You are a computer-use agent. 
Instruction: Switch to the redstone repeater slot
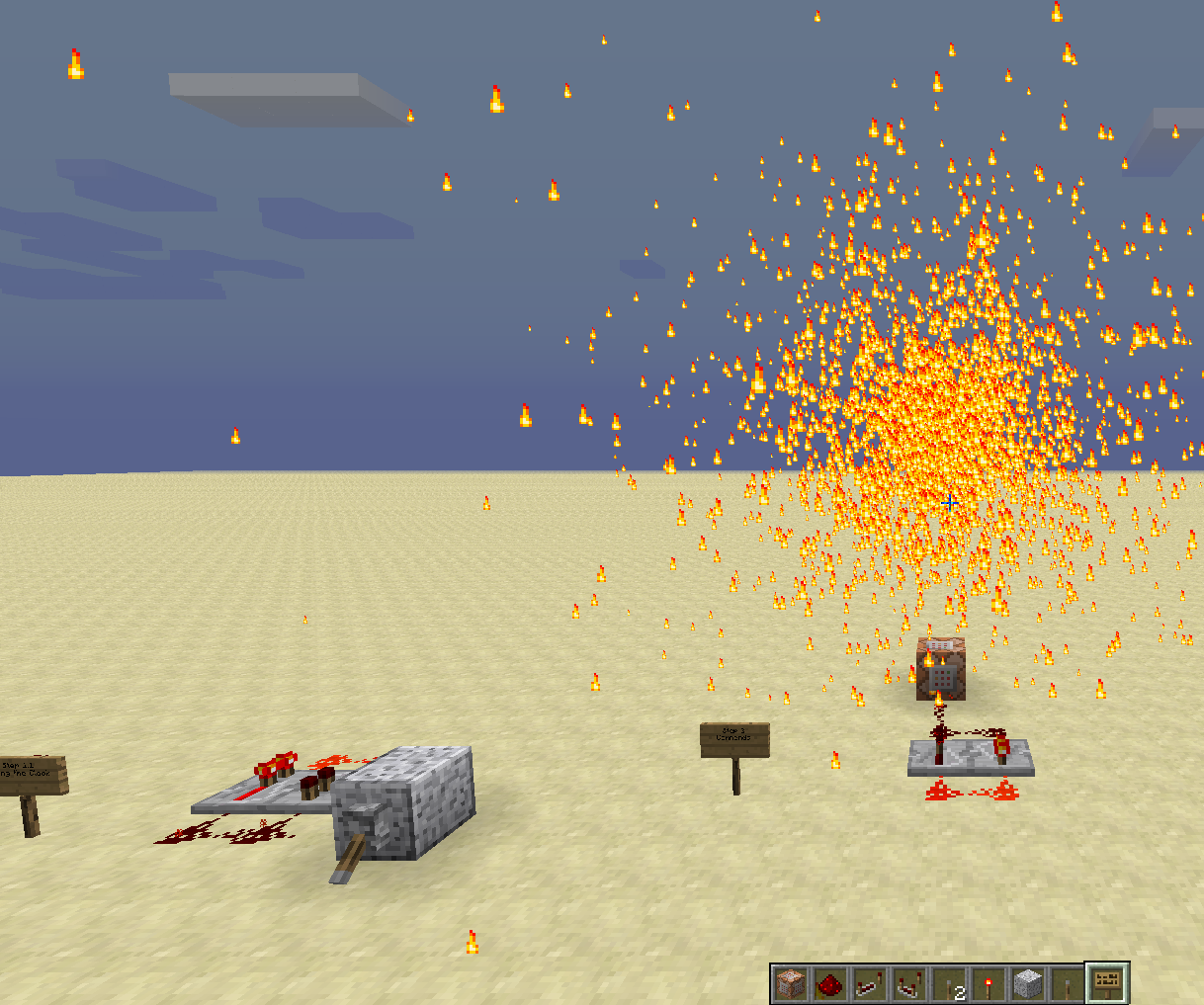tap(870, 984)
